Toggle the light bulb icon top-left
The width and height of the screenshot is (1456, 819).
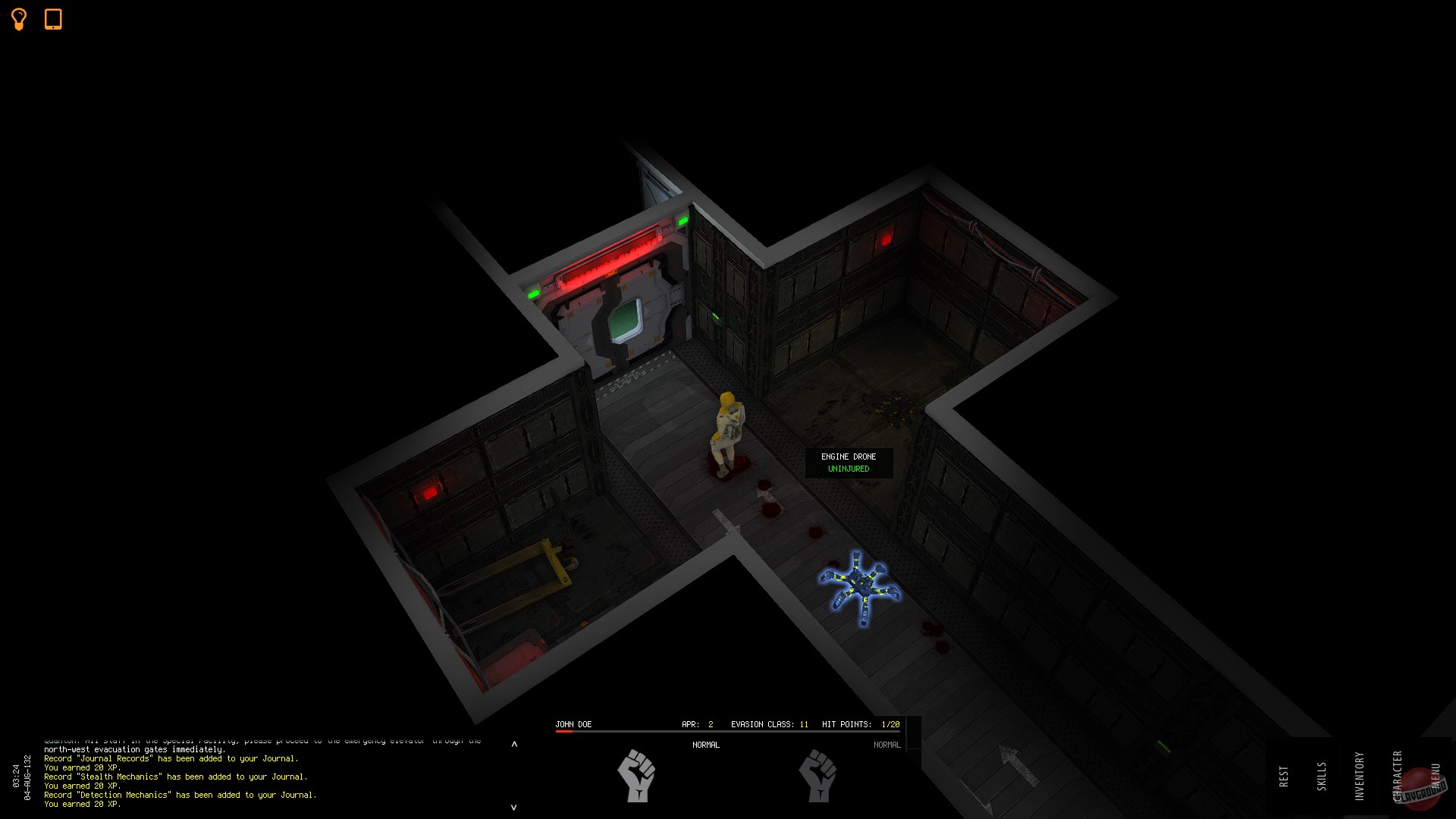click(x=19, y=20)
